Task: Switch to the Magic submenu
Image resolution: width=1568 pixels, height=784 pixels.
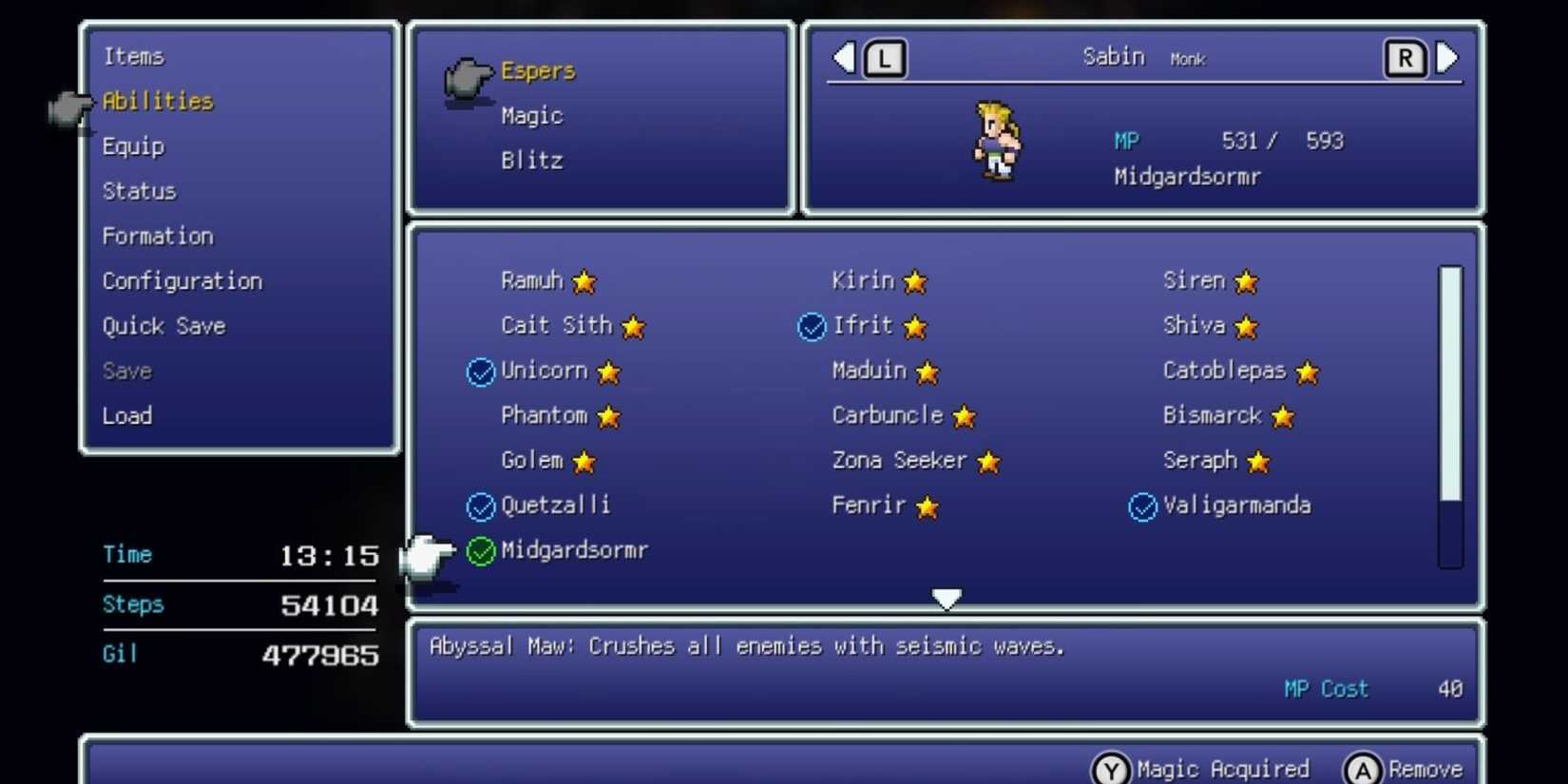Action: pos(532,115)
